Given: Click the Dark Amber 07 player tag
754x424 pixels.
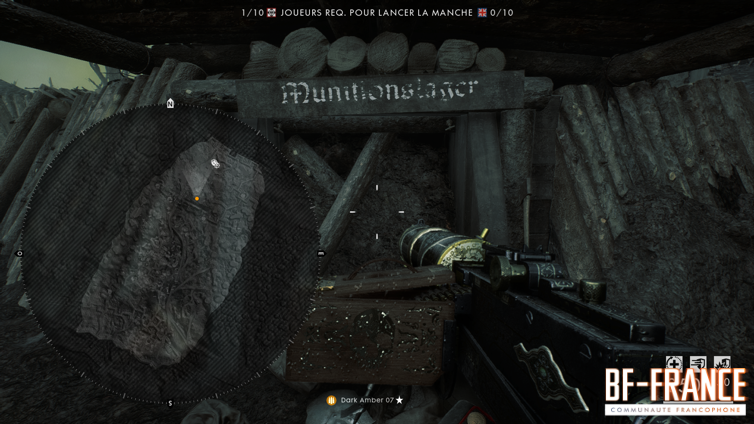Looking at the screenshot, I should coord(365,400).
